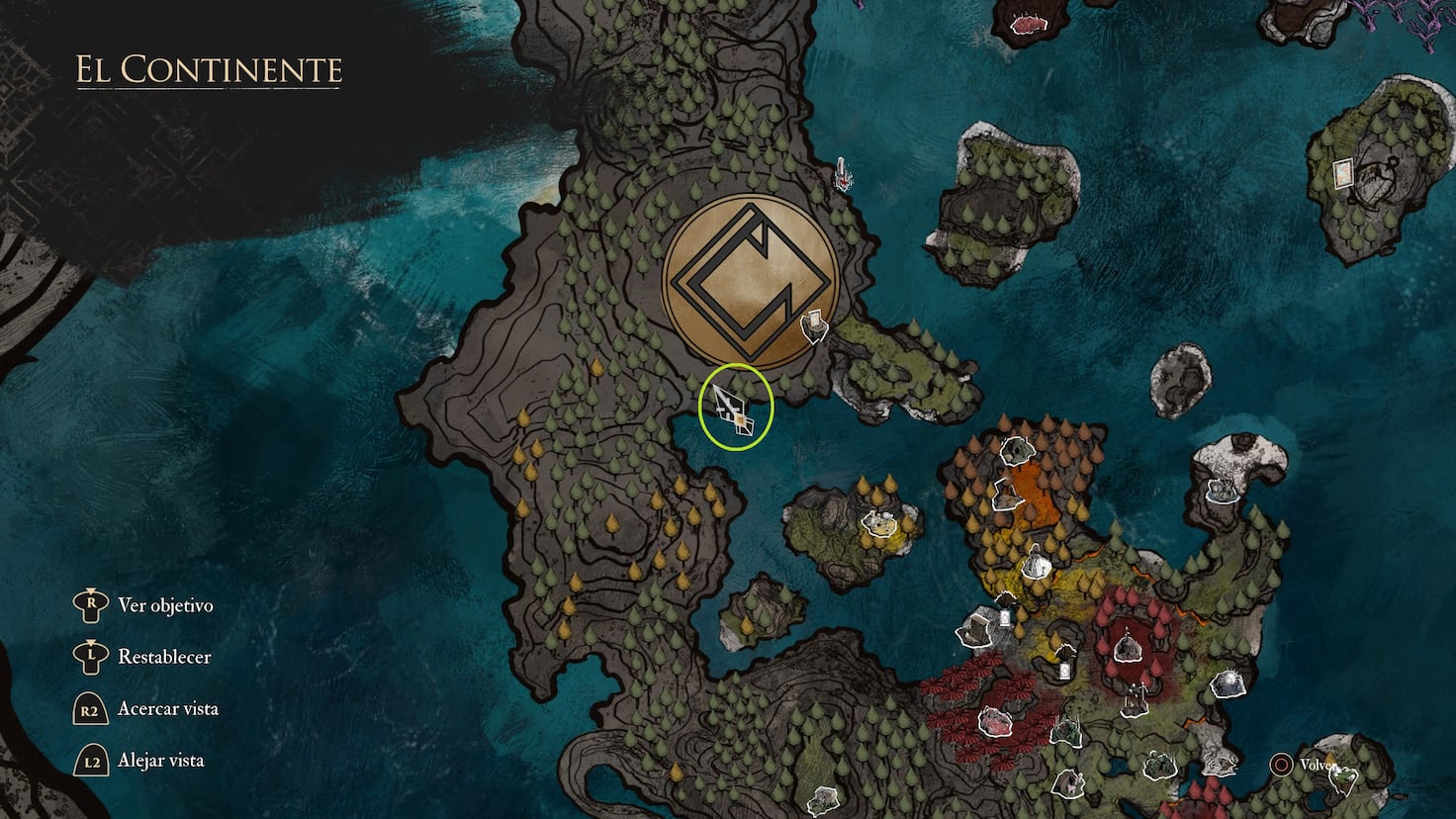
Task: Open the framed picture marker on the northeast island
Action: [1344, 172]
